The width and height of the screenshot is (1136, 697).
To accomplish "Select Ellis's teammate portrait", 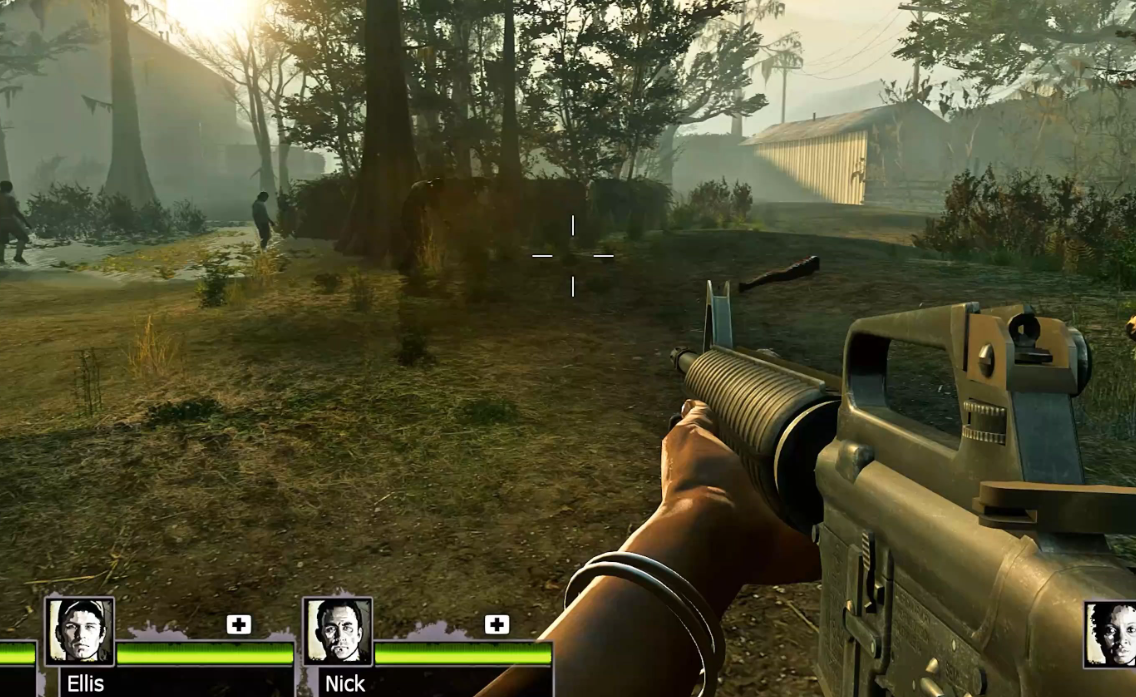I will (80, 631).
